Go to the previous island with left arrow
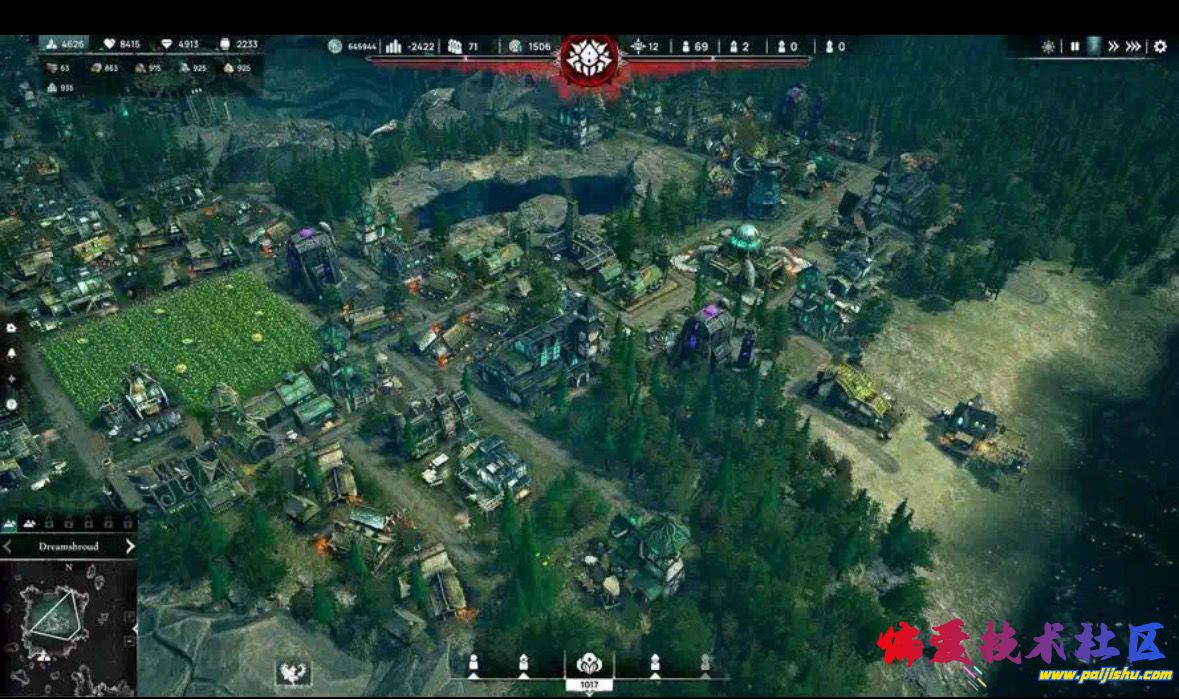Viewport: 1179px width, 699px height. click(8, 547)
